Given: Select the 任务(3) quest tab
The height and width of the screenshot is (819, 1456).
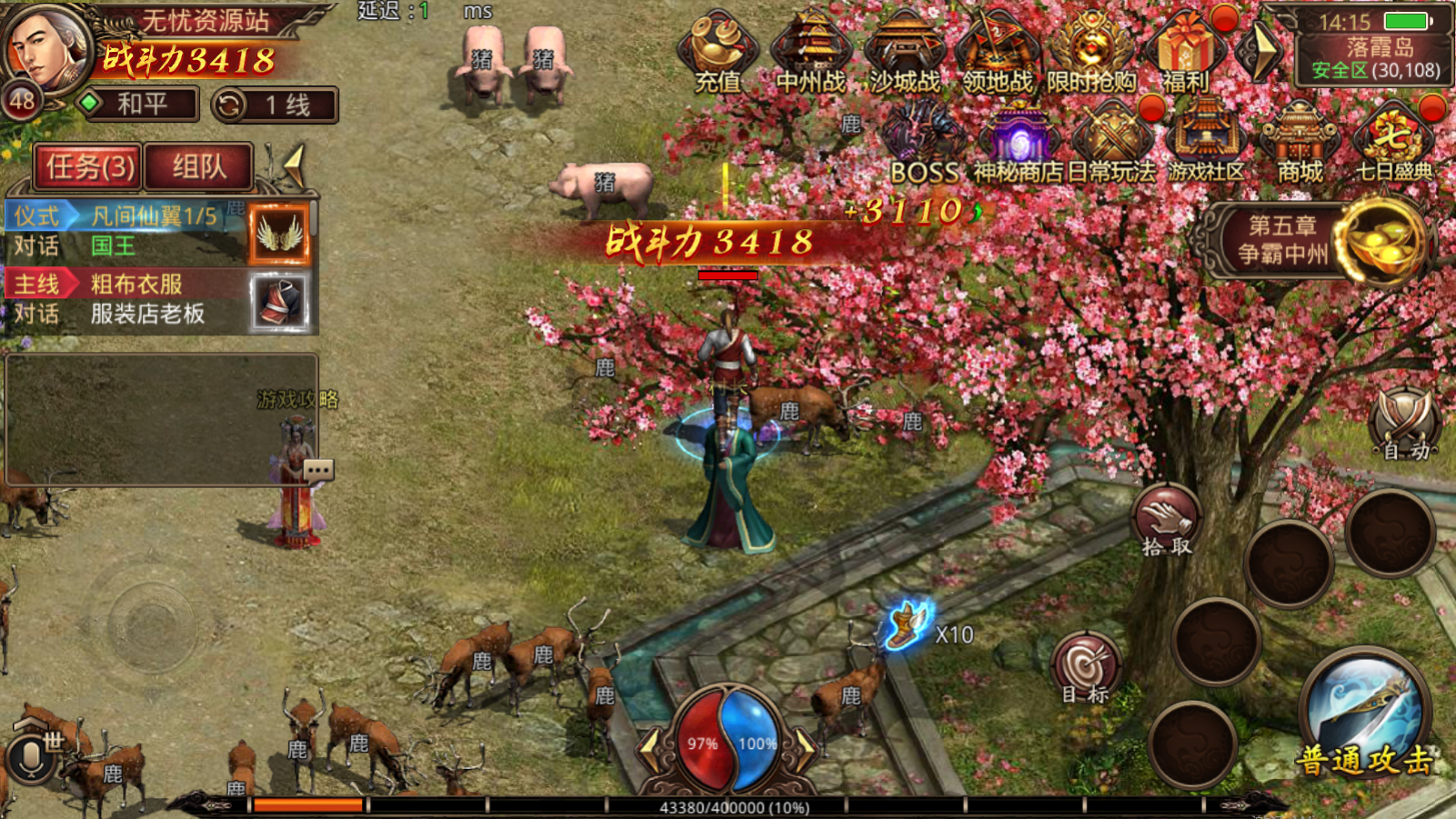Looking at the screenshot, I should [x=89, y=167].
